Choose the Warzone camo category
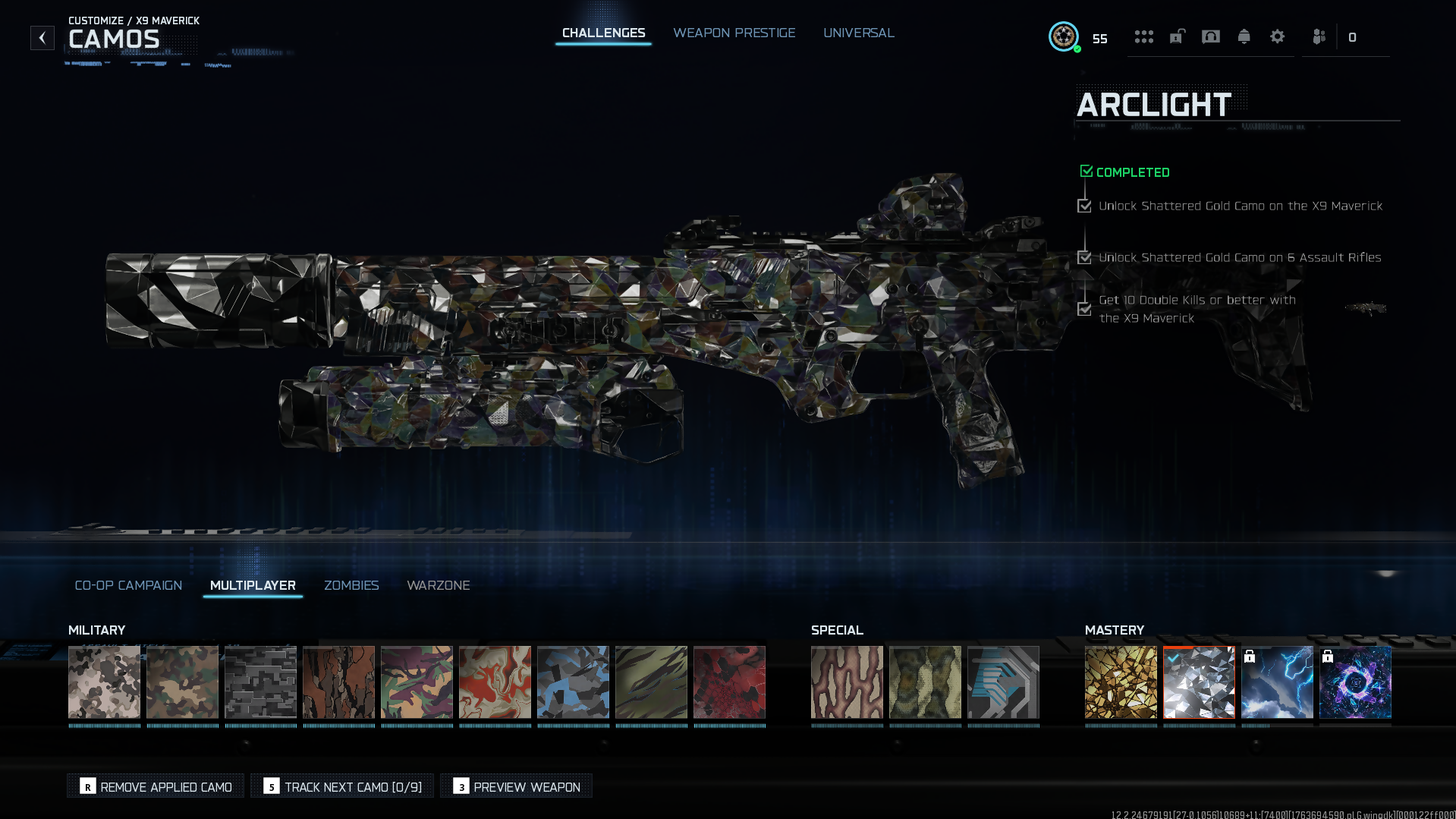Image resolution: width=1456 pixels, height=819 pixels. pyautogui.click(x=438, y=585)
